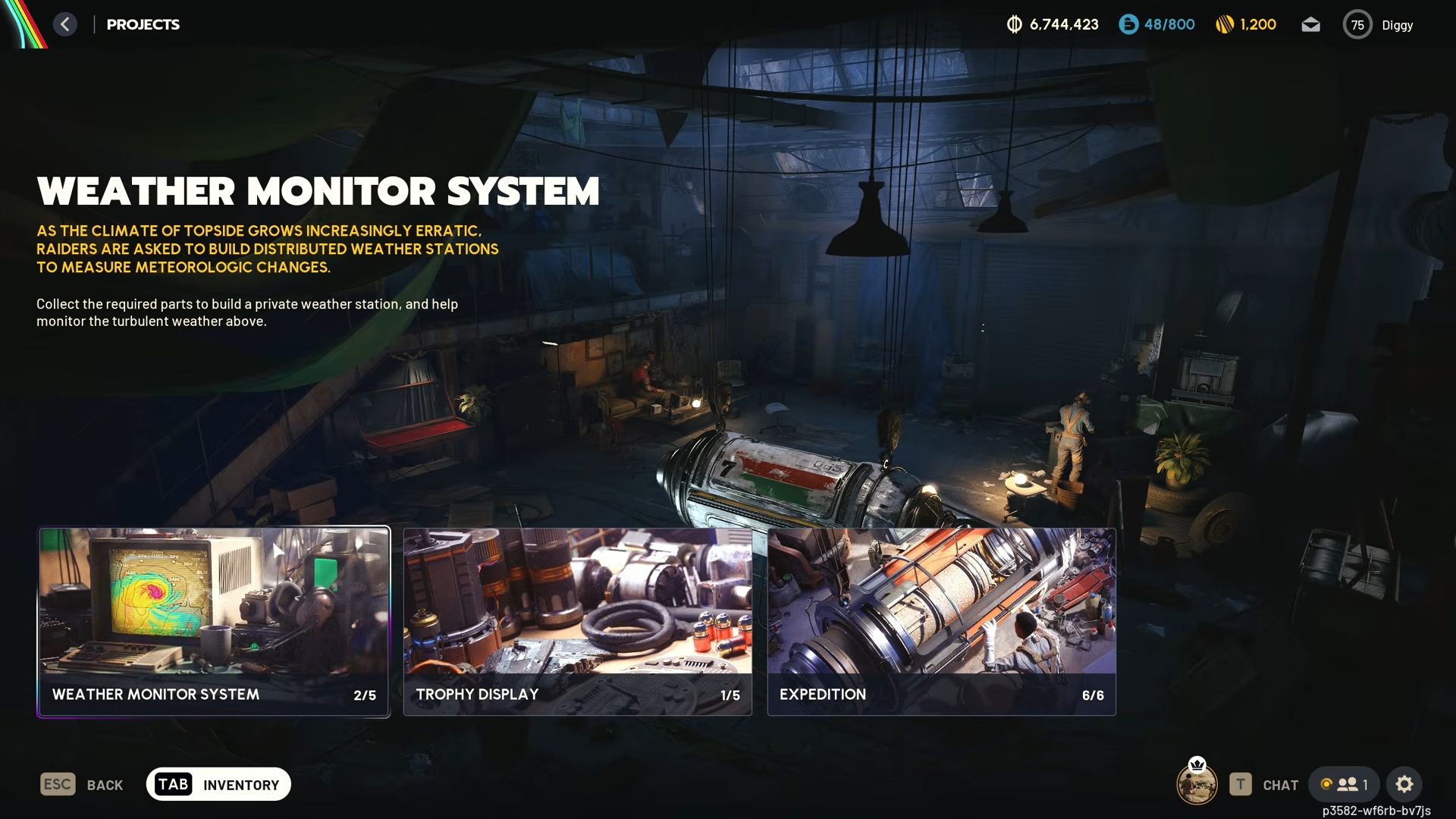This screenshot has height=819, width=1456.
Task: Open the Trophy Display project card
Action: coord(577,621)
